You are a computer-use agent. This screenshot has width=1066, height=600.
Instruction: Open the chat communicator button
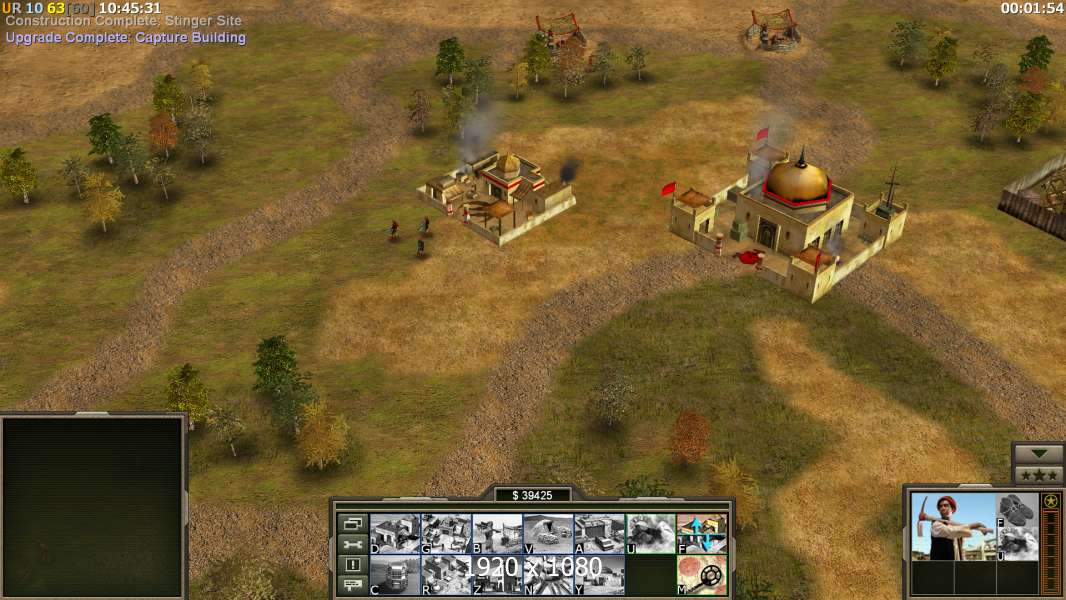(x=352, y=585)
